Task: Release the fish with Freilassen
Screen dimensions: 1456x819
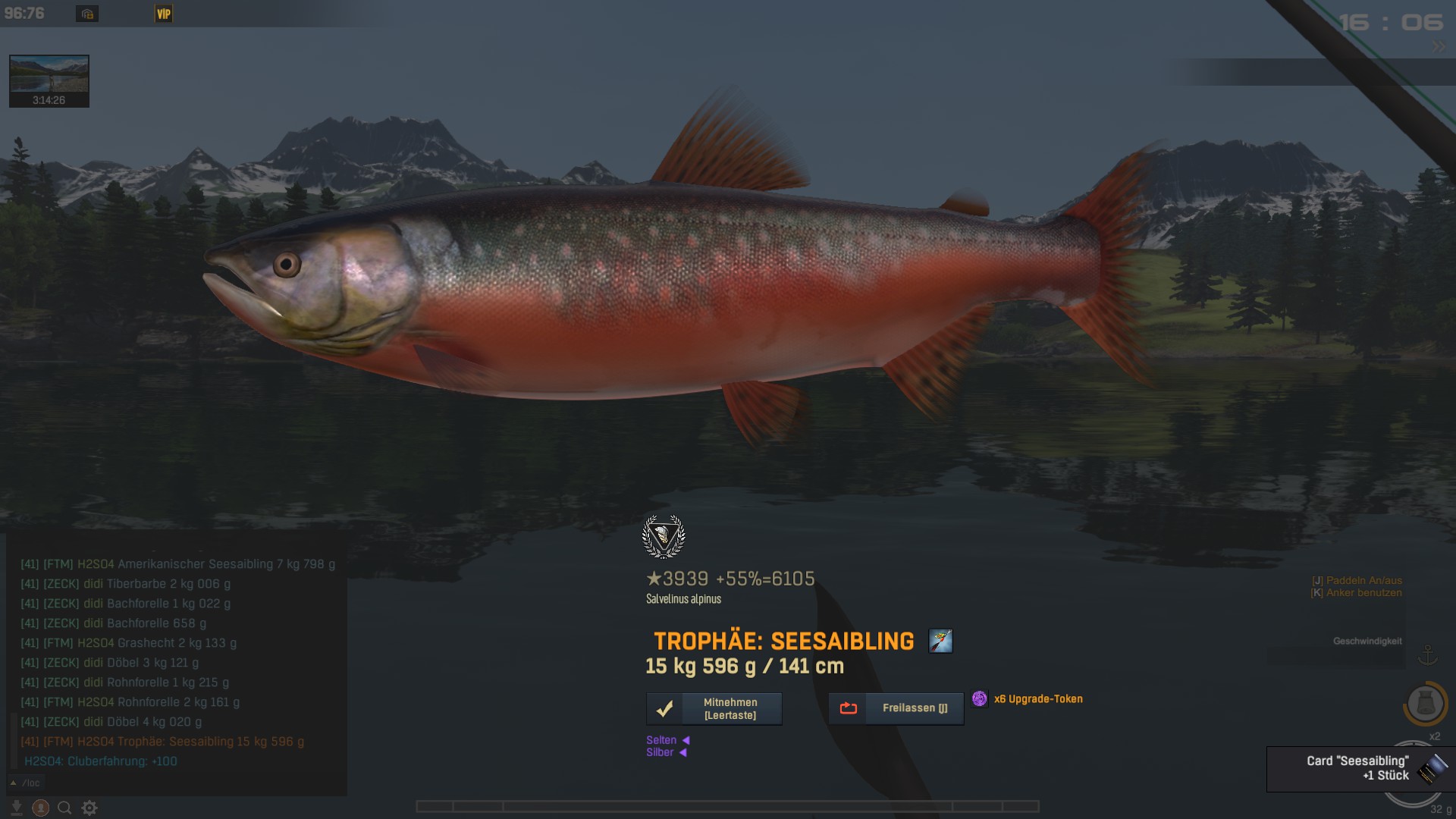Action: 896,708
